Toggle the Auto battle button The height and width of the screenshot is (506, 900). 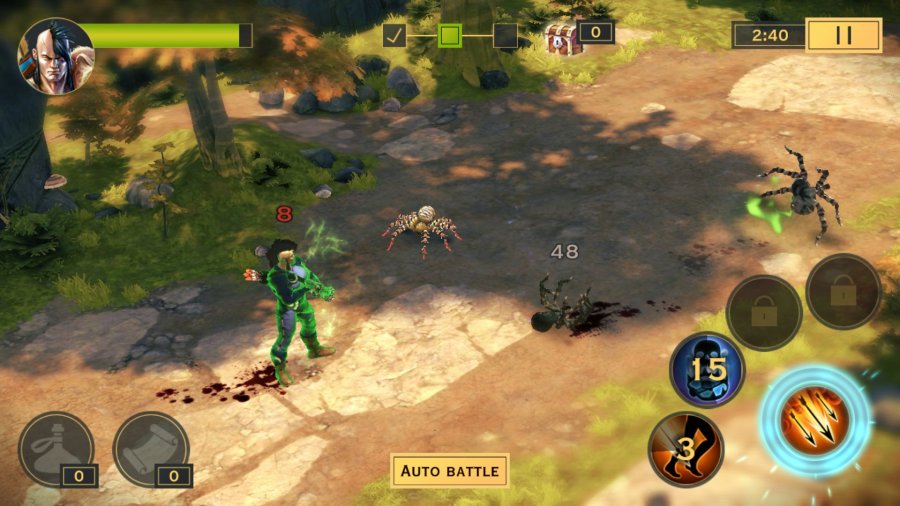click(449, 470)
